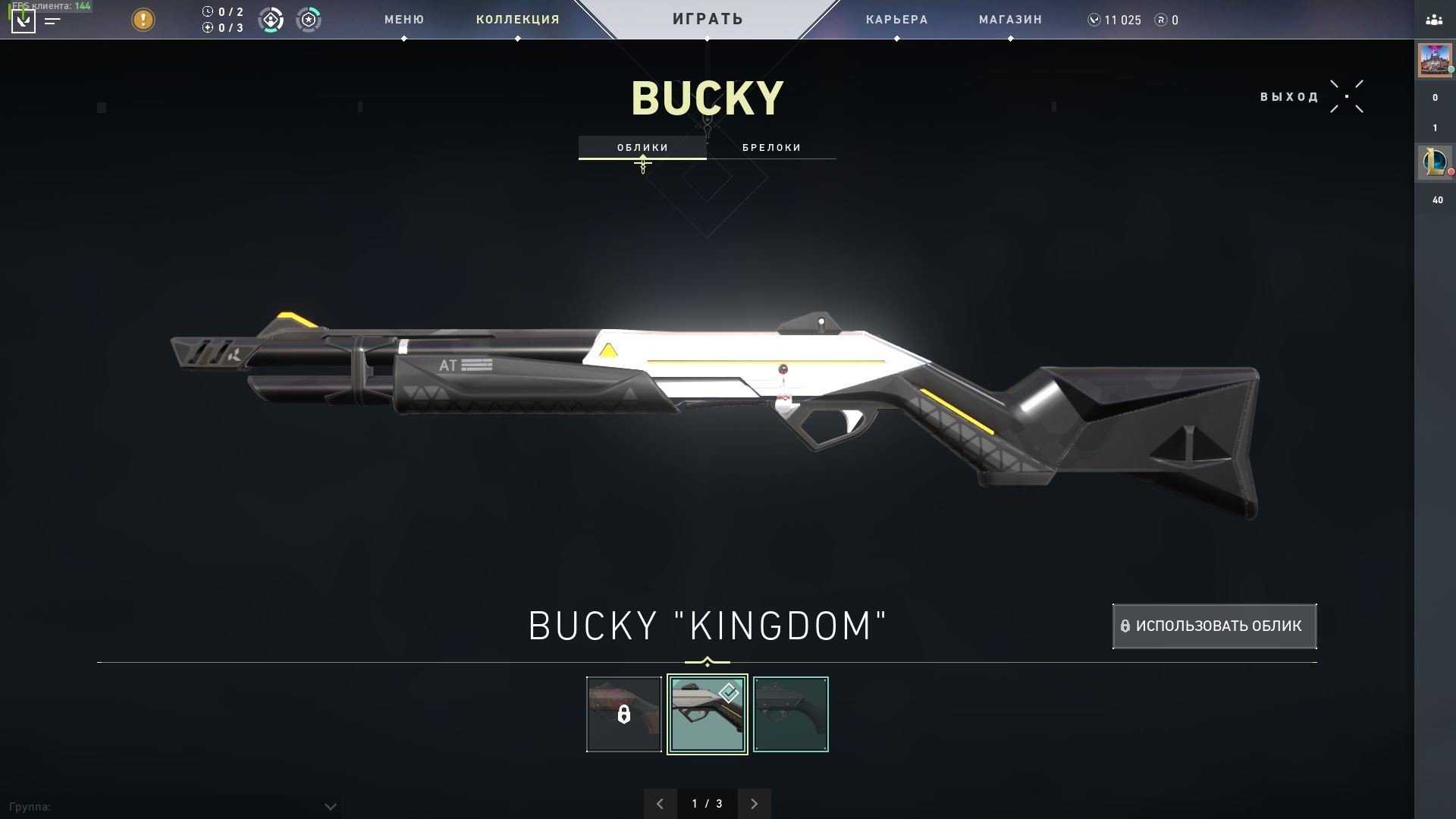Click the ИГРАТЬ play button

click(708, 19)
